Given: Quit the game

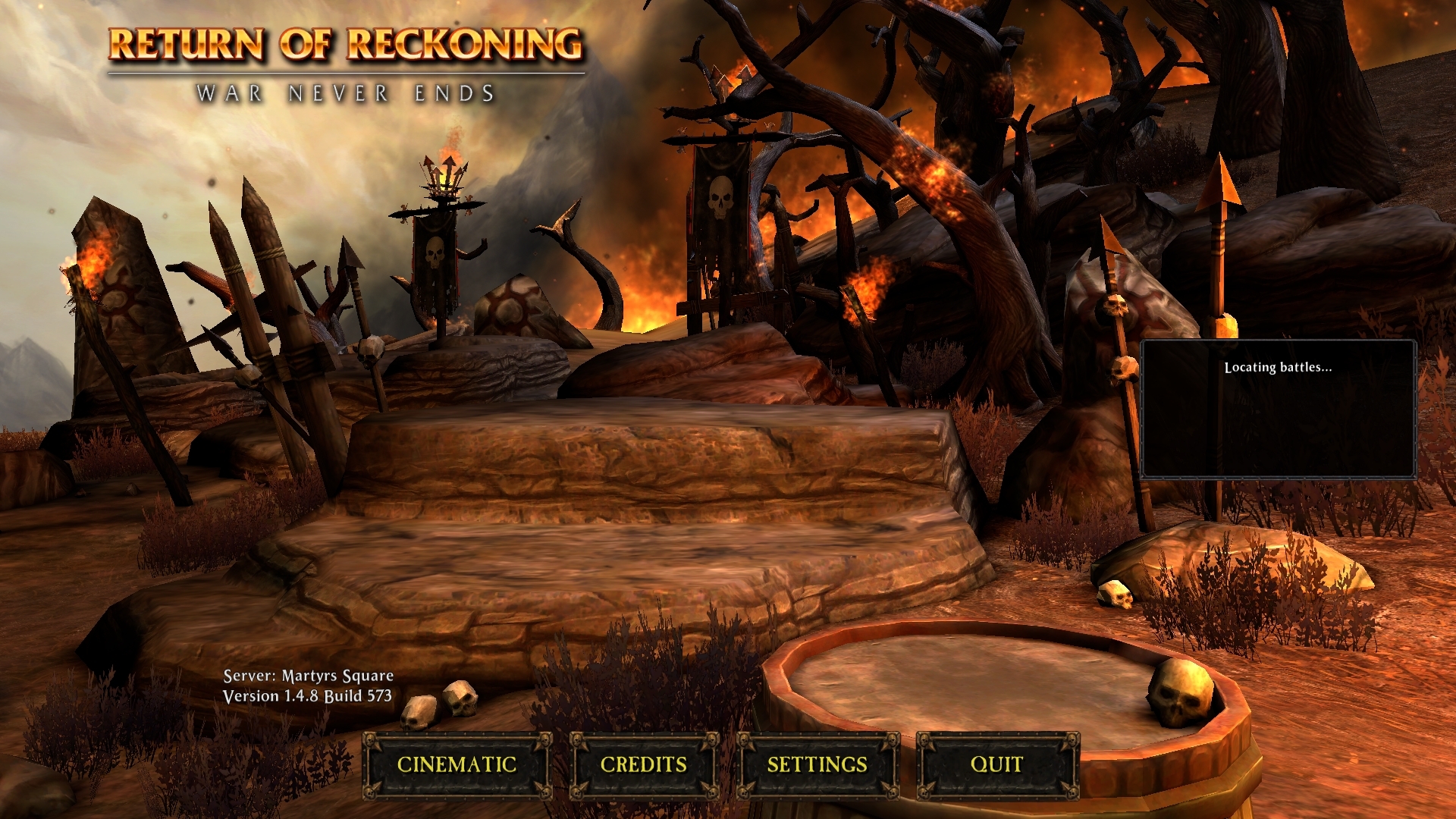Looking at the screenshot, I should point(996,764).
